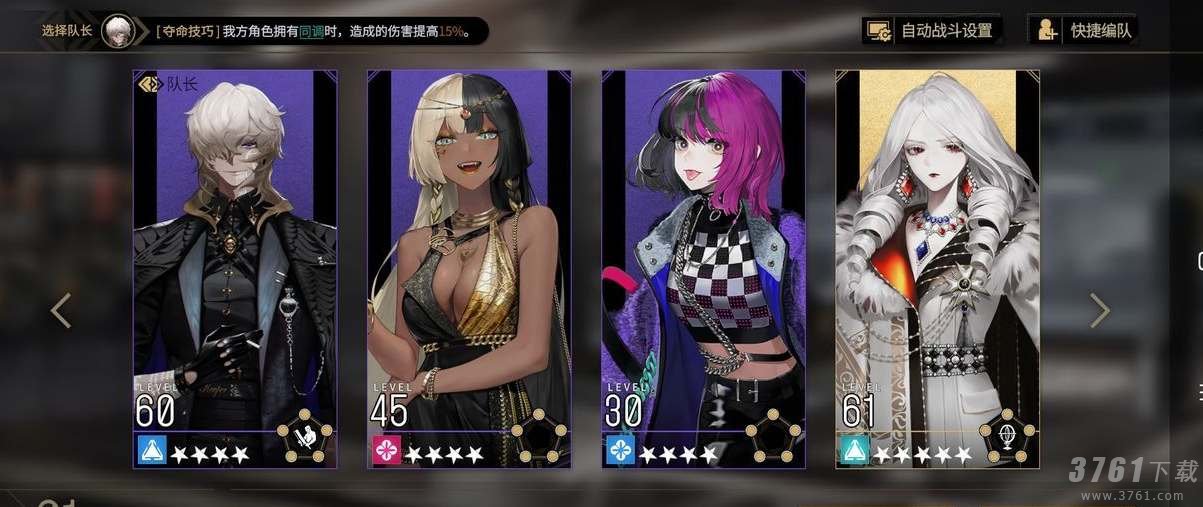Open the 快捷编队 quick formation menu

[1086, 30]
